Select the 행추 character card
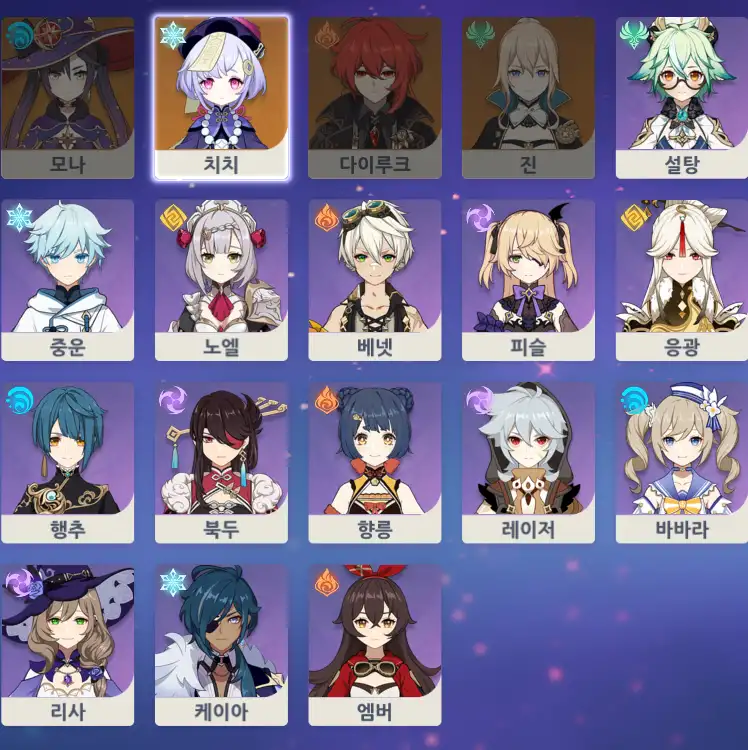This screenshot has width=748, height=750. (x=67, y=463)
